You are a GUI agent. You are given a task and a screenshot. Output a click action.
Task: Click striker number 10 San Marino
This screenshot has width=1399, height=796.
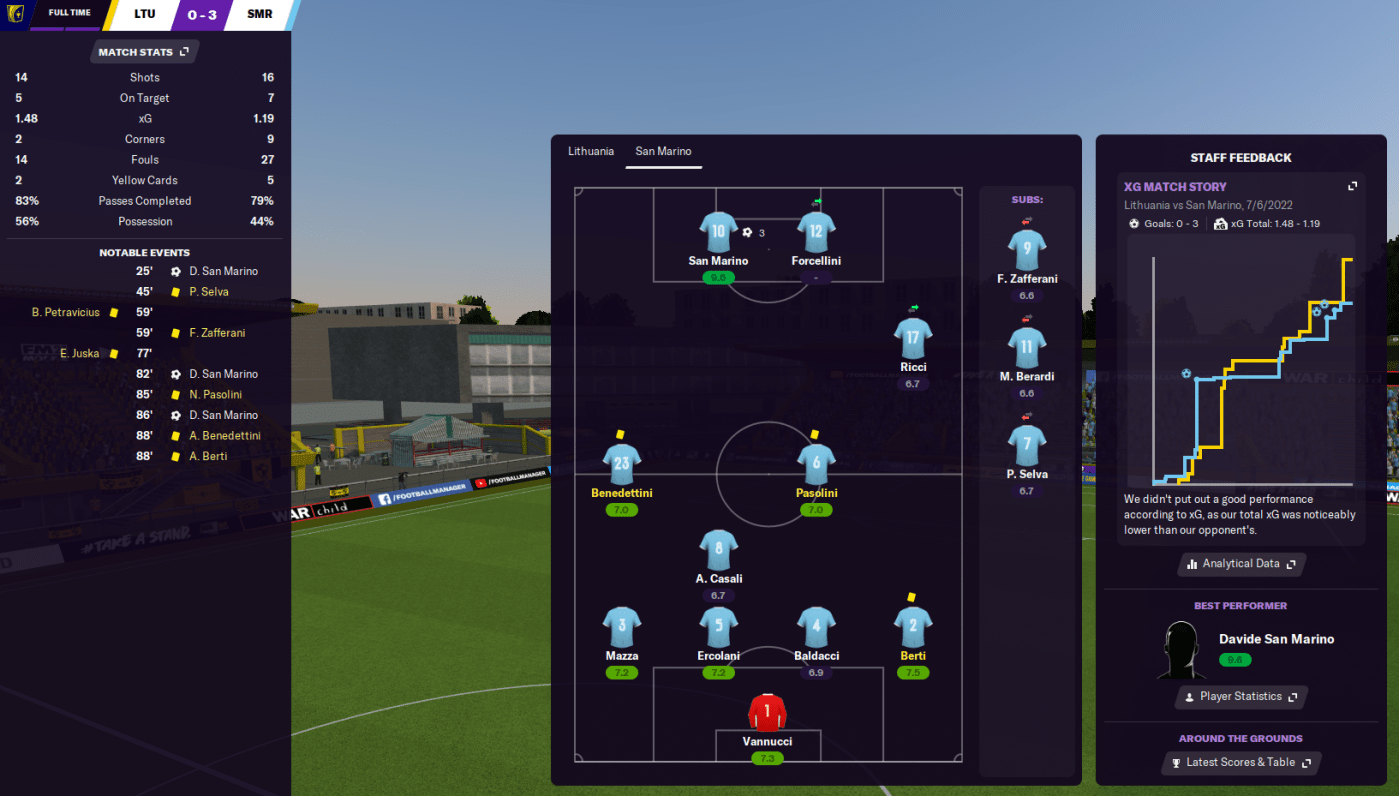(718, 232)
